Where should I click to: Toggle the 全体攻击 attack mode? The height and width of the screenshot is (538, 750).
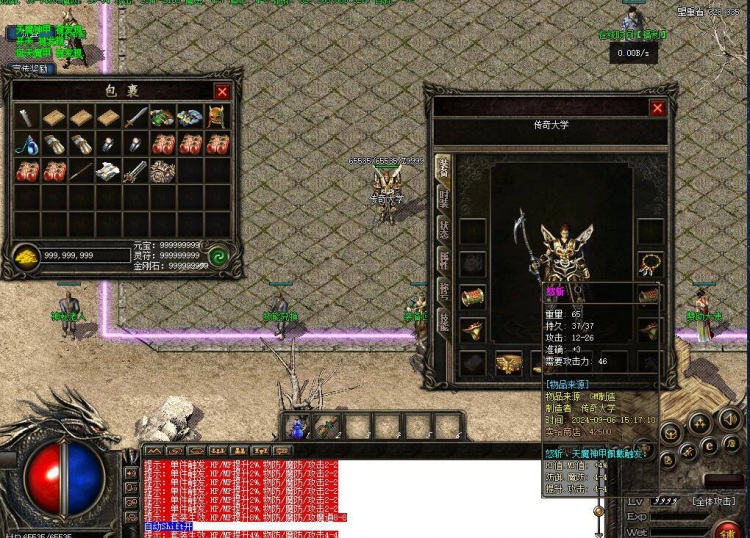(712, 499)
